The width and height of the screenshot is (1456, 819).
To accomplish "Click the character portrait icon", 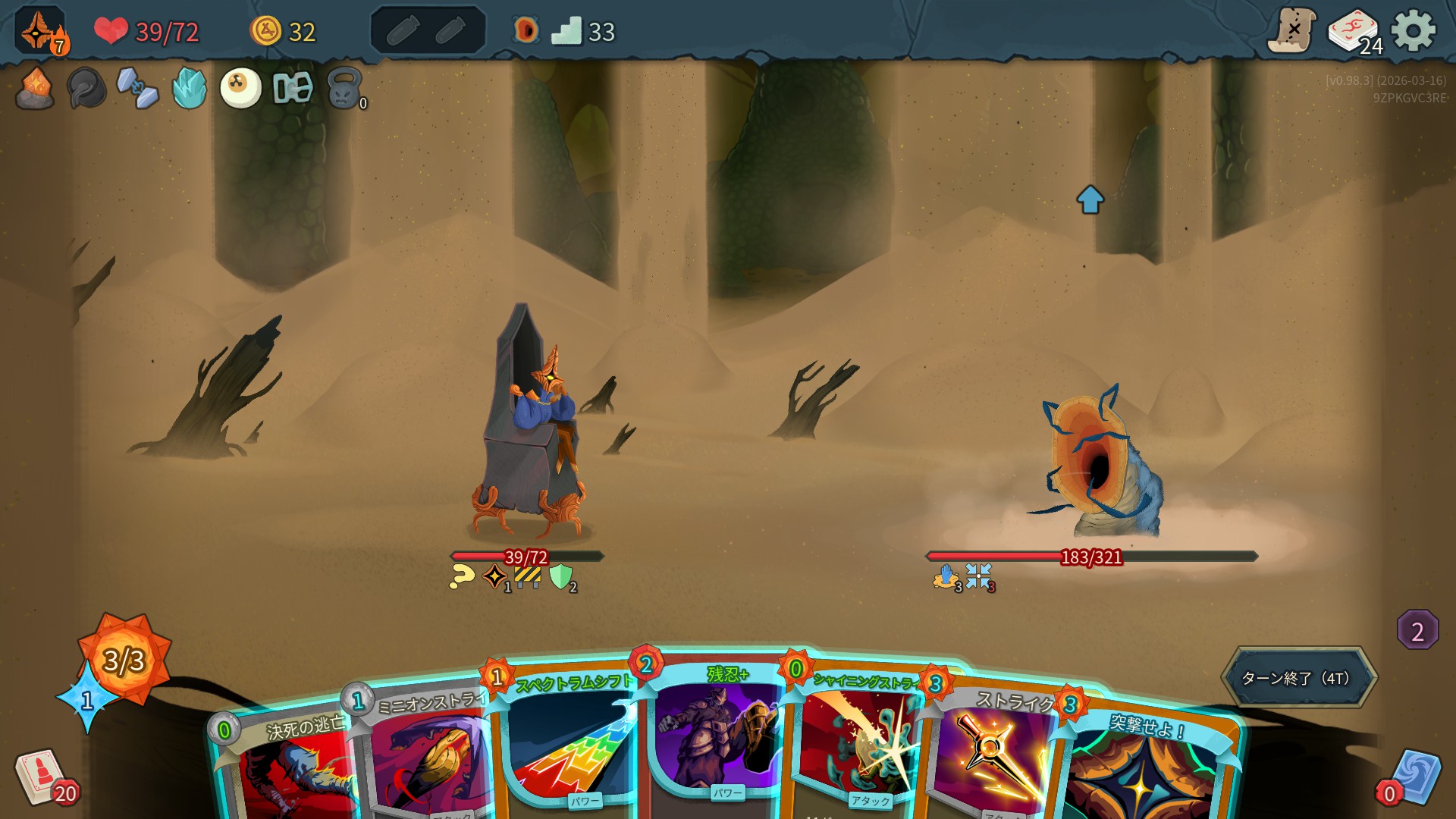I will (39, 31).
